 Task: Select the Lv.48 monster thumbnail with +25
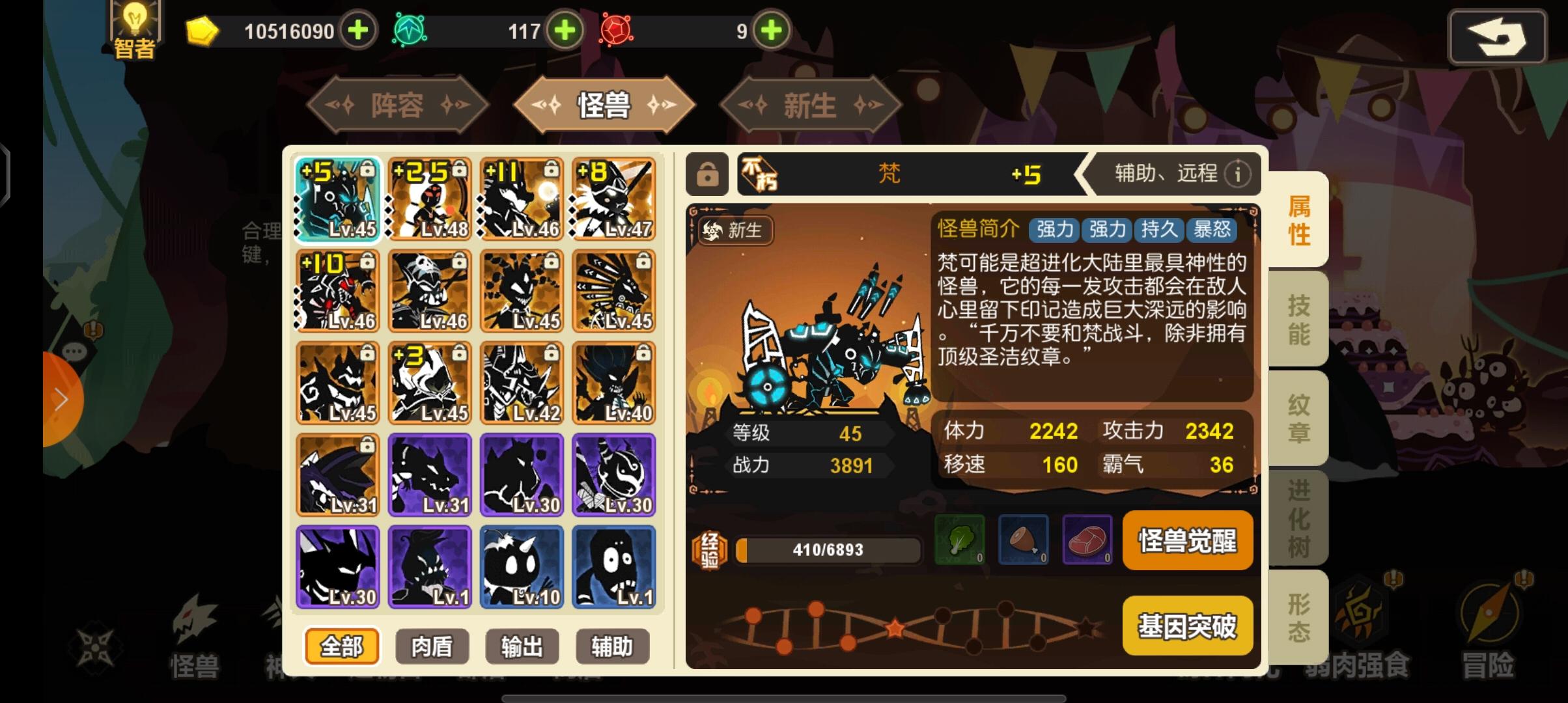430,199
